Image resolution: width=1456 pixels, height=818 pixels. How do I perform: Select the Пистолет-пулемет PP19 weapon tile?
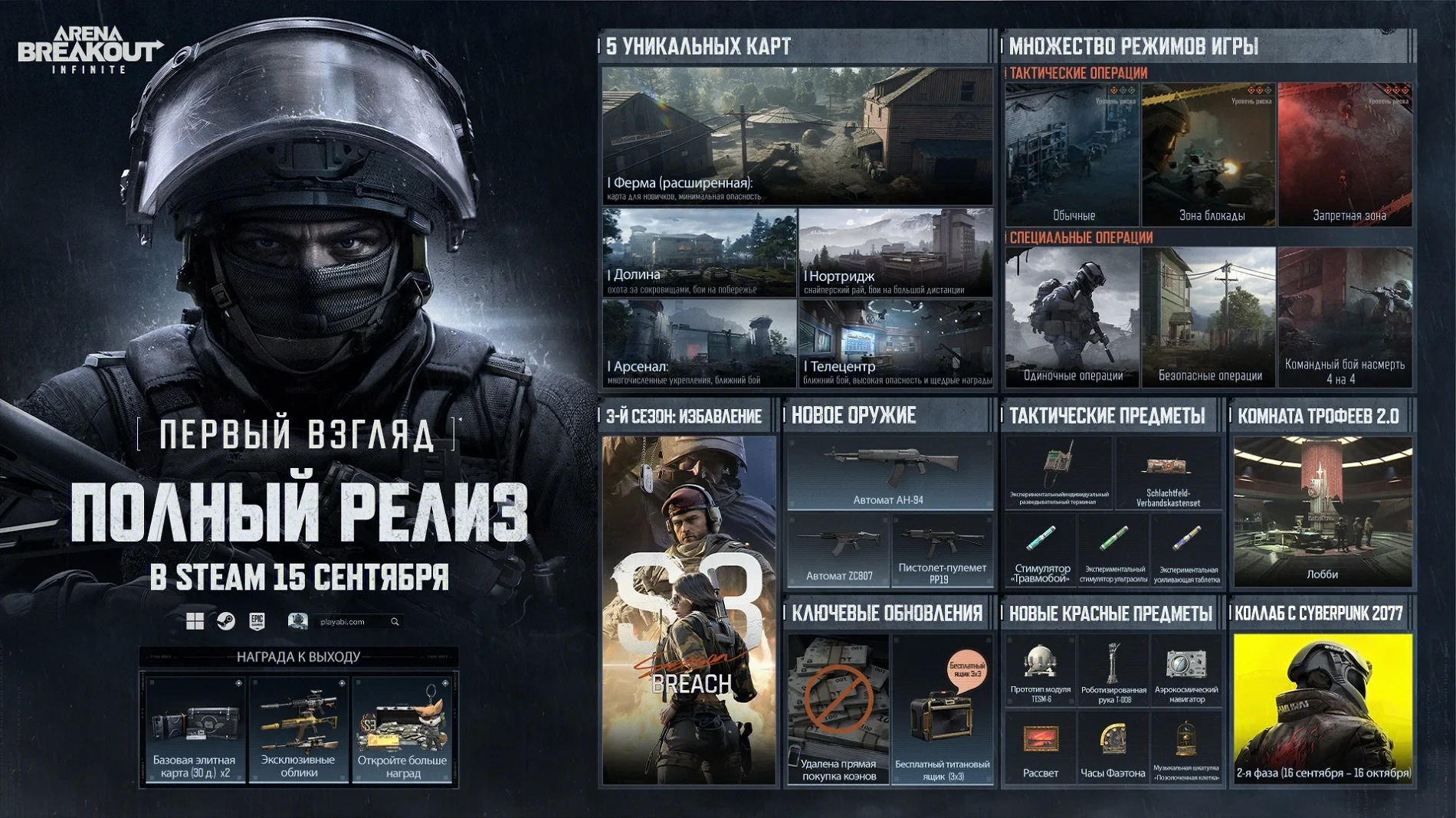(x=942, y=551)
